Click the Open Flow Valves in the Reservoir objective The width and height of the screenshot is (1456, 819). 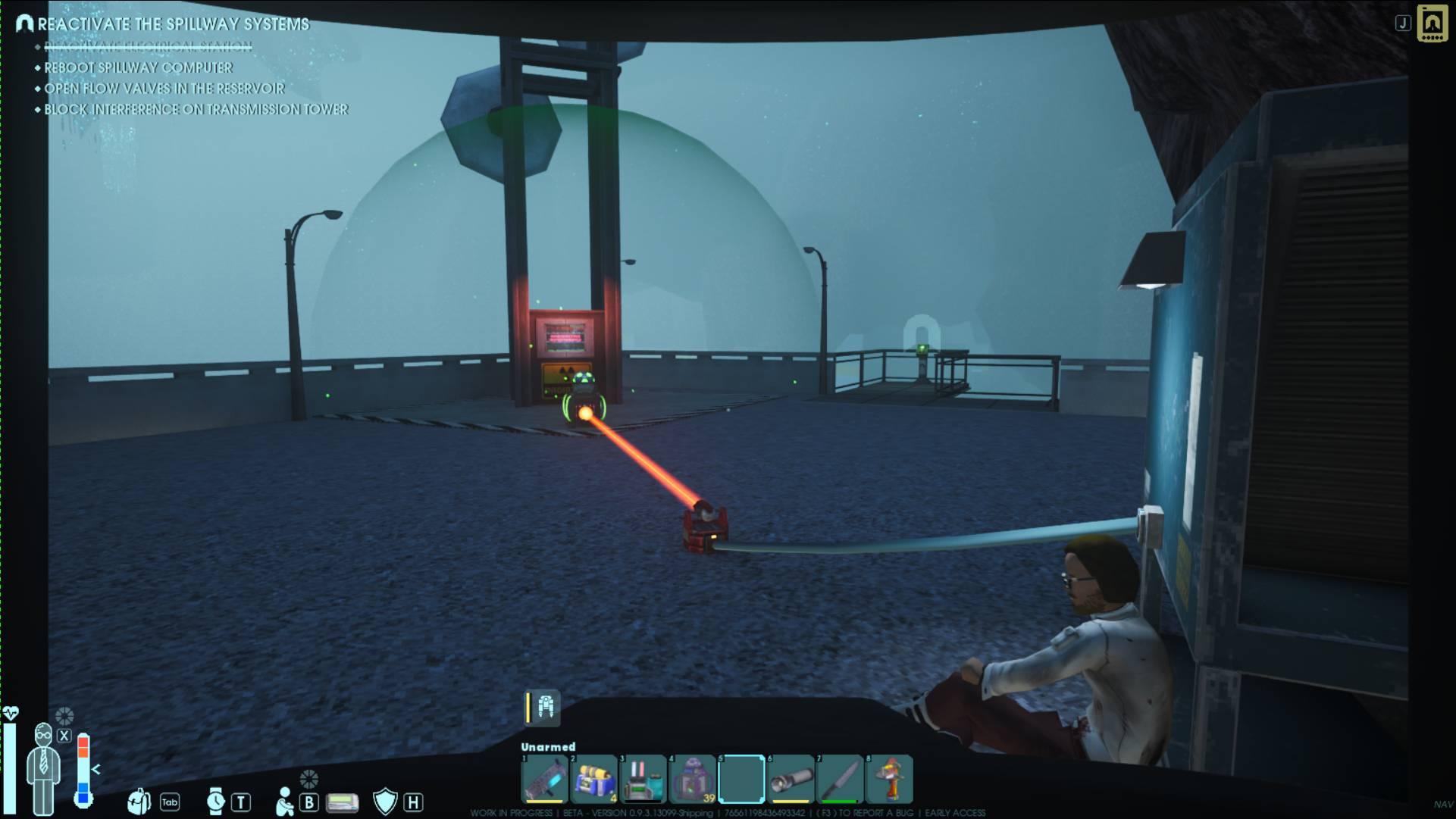click(164, 89)
